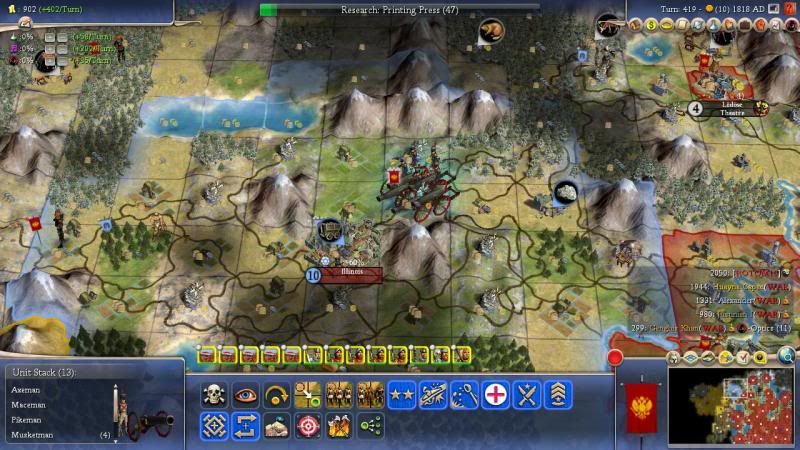Viewport: 800px width, 450px height.
Task: Activate the red crosshair target command
Action: coord(308,426)
